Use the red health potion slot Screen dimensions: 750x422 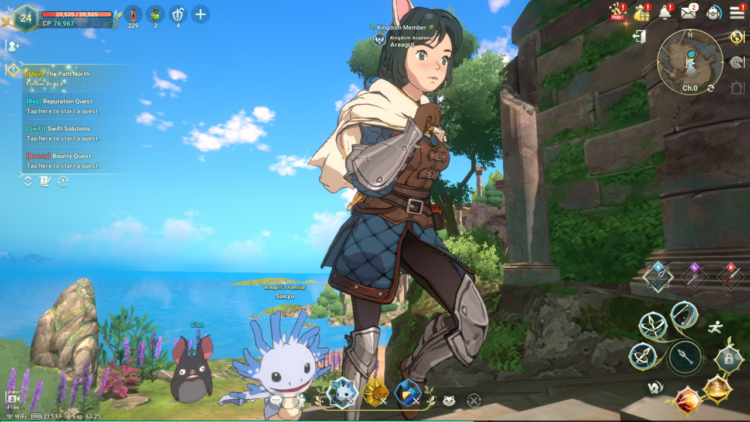(132, 14)
